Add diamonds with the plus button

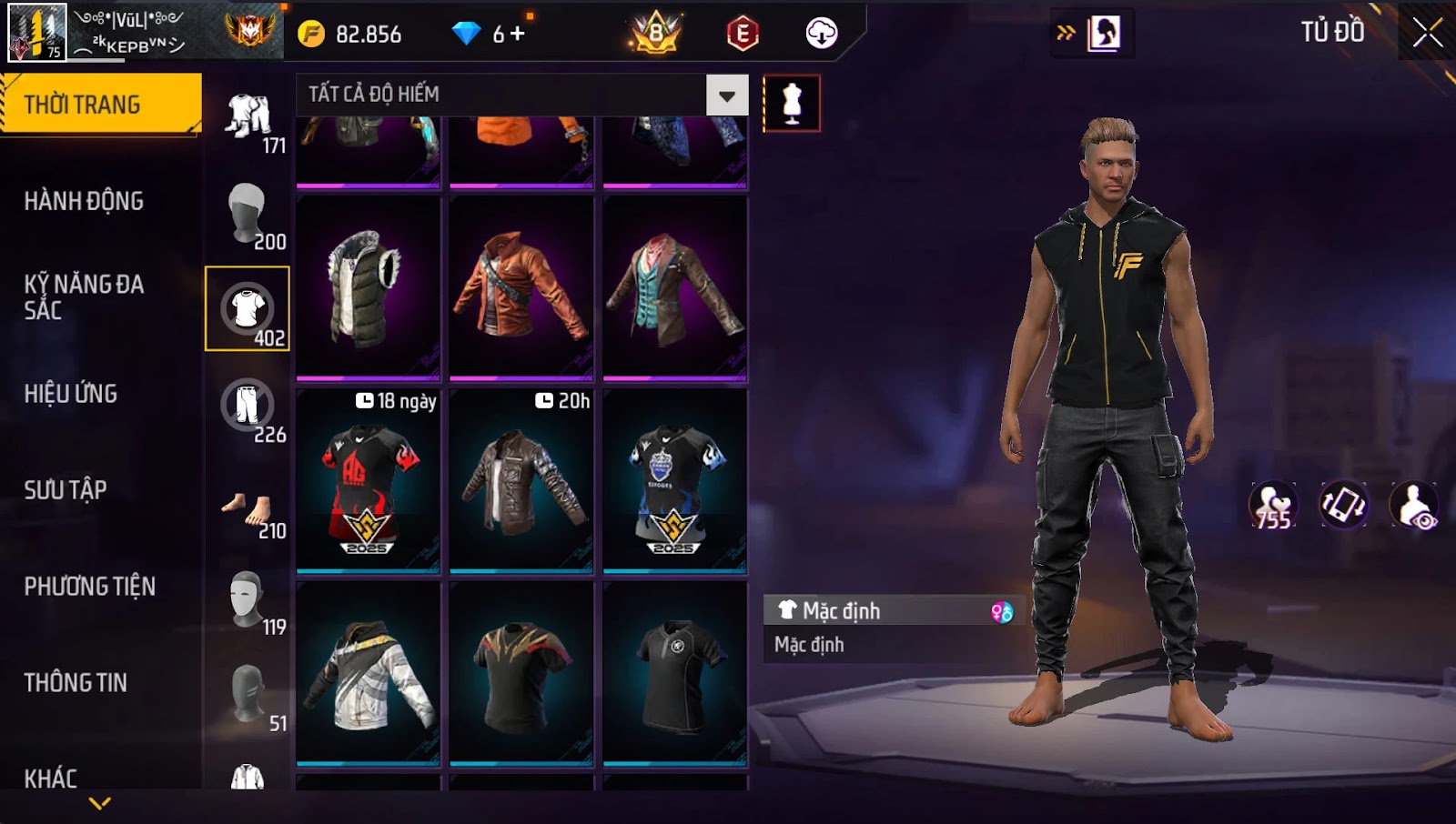pyautogui.click(x=518, y=34)
